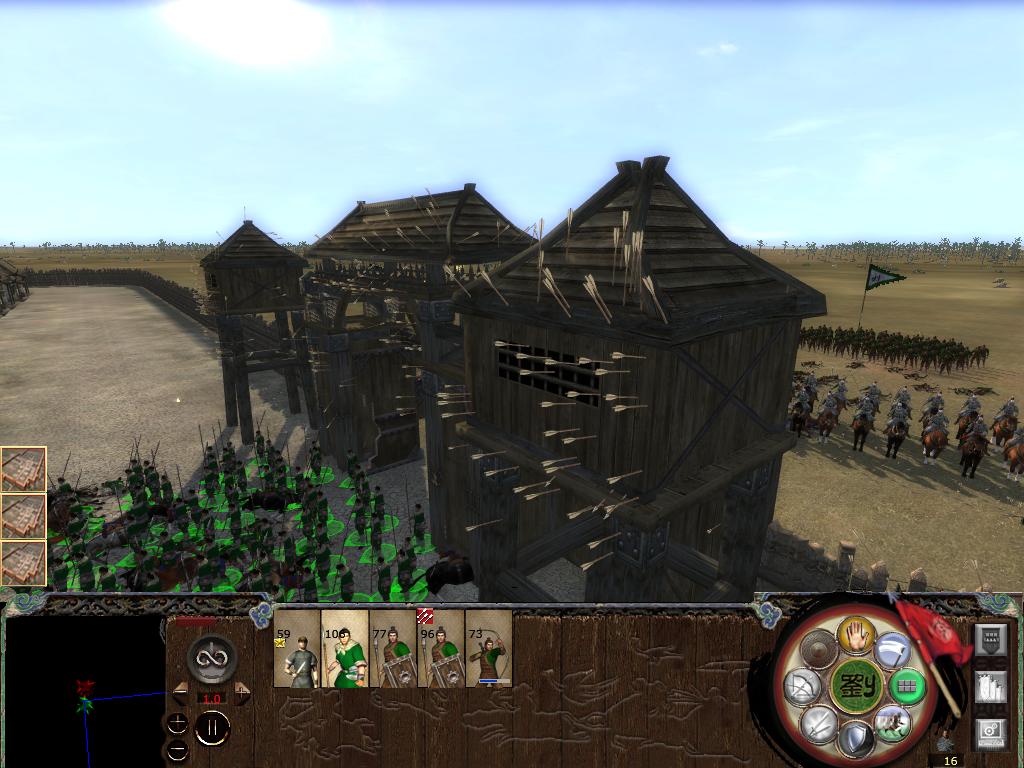Pause the battle with the pause button
The image size is (1024, 768).
[x=212, y=729]
